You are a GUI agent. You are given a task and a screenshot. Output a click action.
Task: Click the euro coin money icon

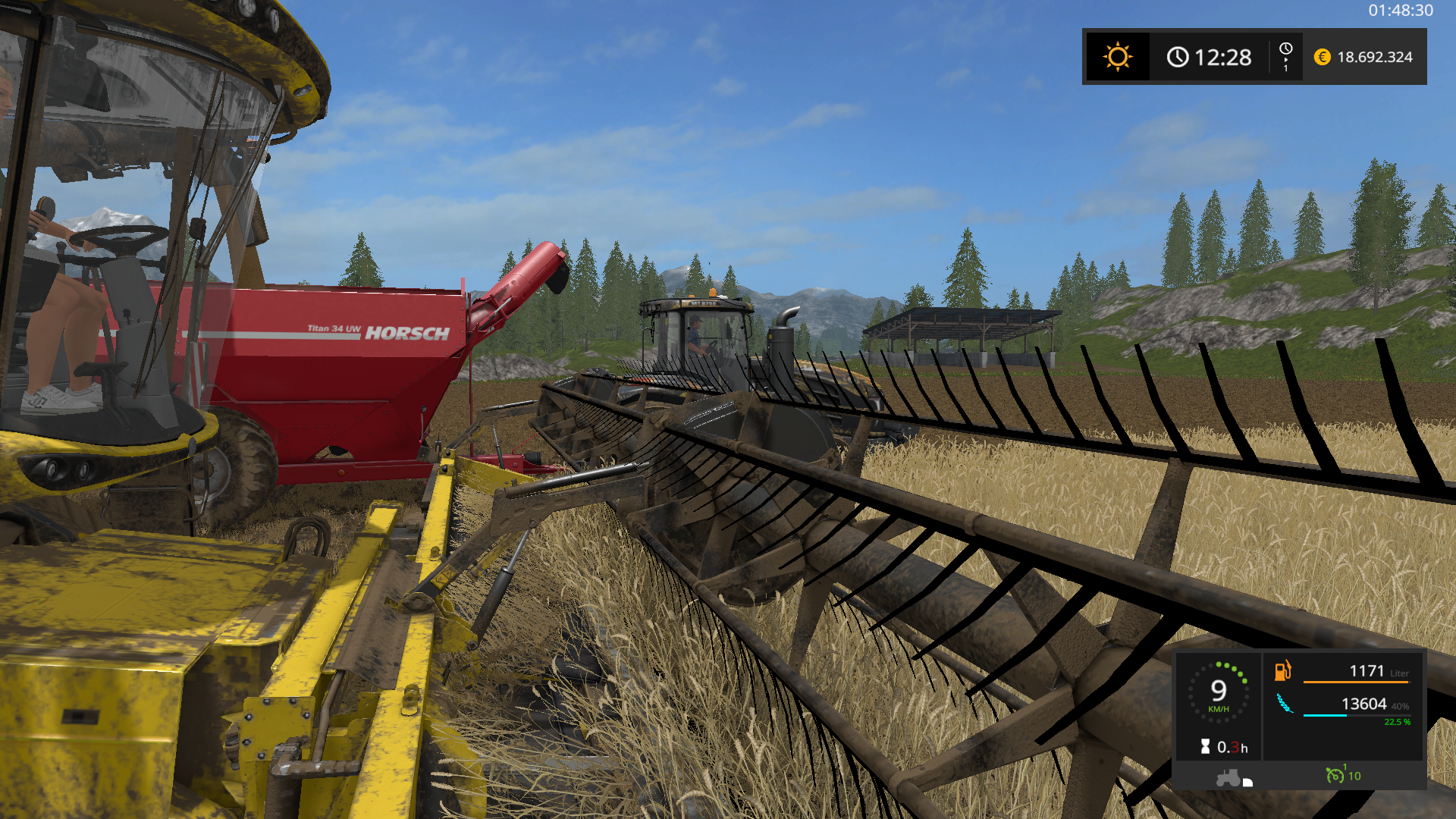click(1322, 57)
